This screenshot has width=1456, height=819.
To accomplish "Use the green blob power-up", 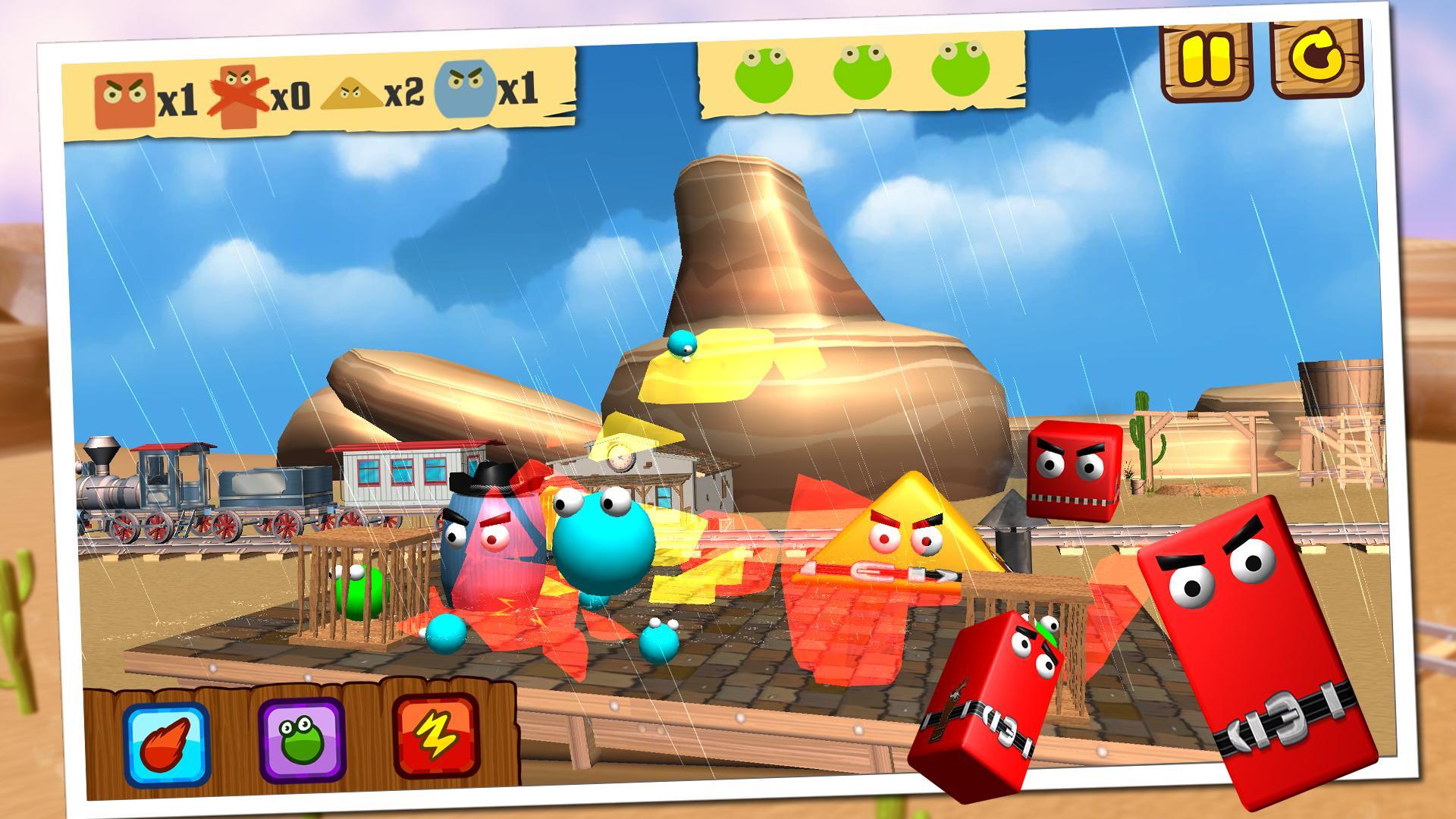I will coord(301,739).
